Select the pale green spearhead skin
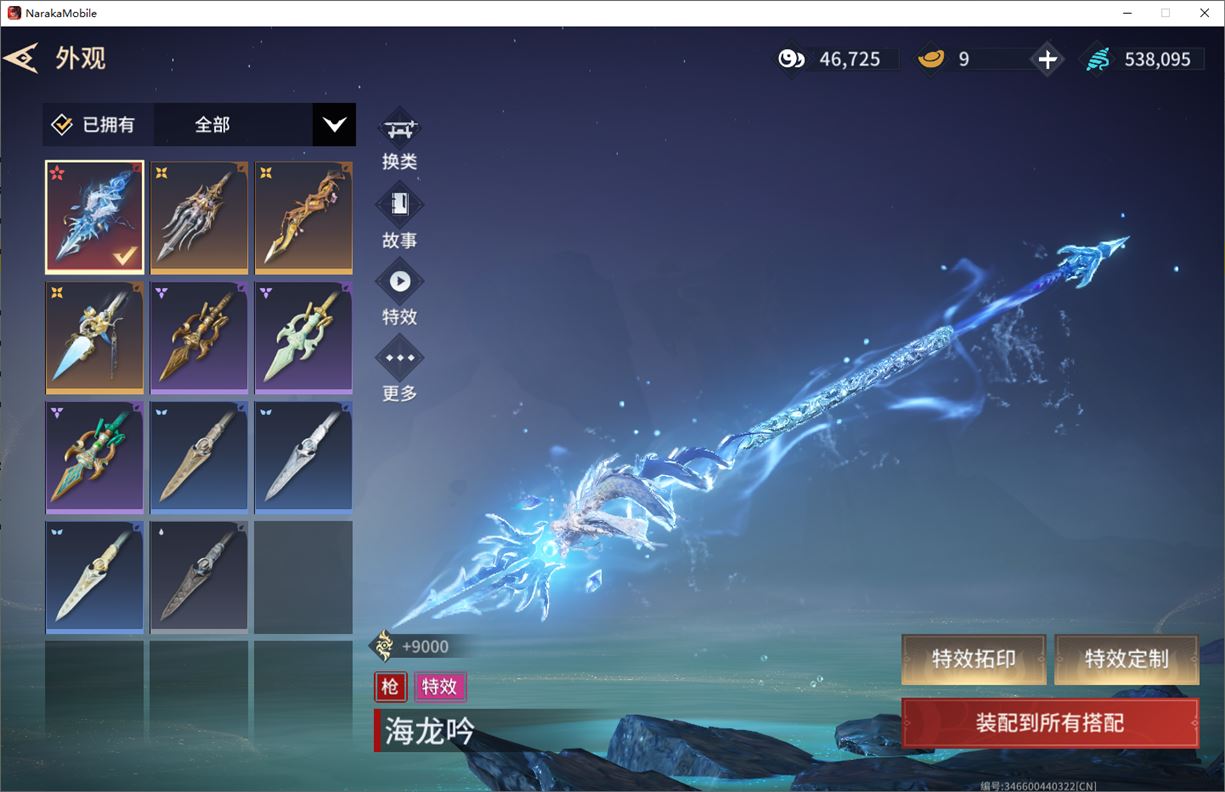The width and height of the screenshot is (1225, 792). (x=303, y=337)
